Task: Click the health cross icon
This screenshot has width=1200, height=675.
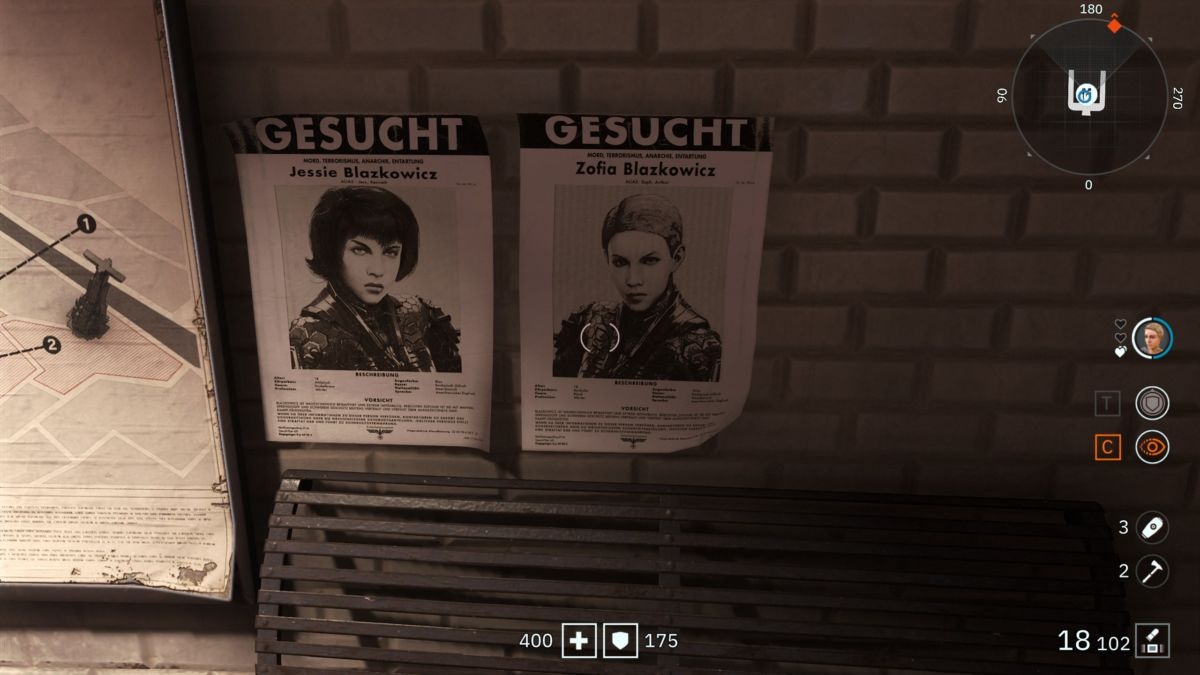Action: click(578, 640)
